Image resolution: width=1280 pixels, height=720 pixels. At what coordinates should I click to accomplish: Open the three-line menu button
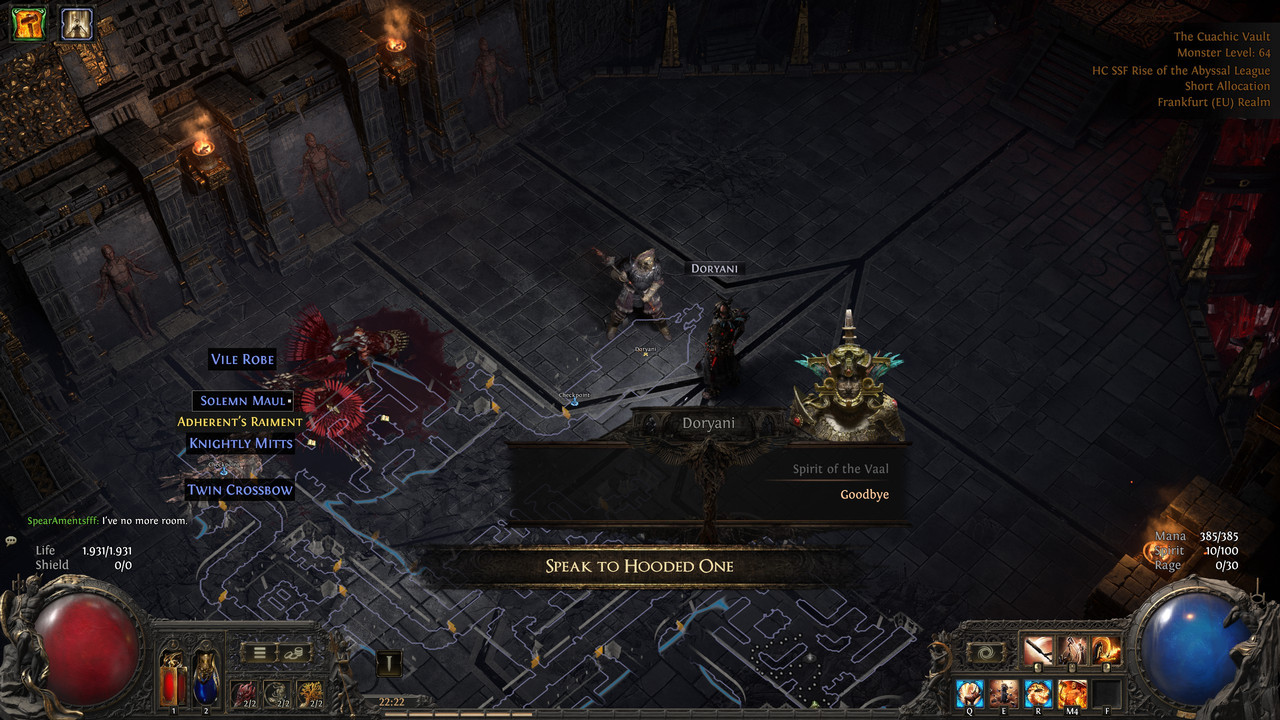pyautogui.click(x=259, y=652)
